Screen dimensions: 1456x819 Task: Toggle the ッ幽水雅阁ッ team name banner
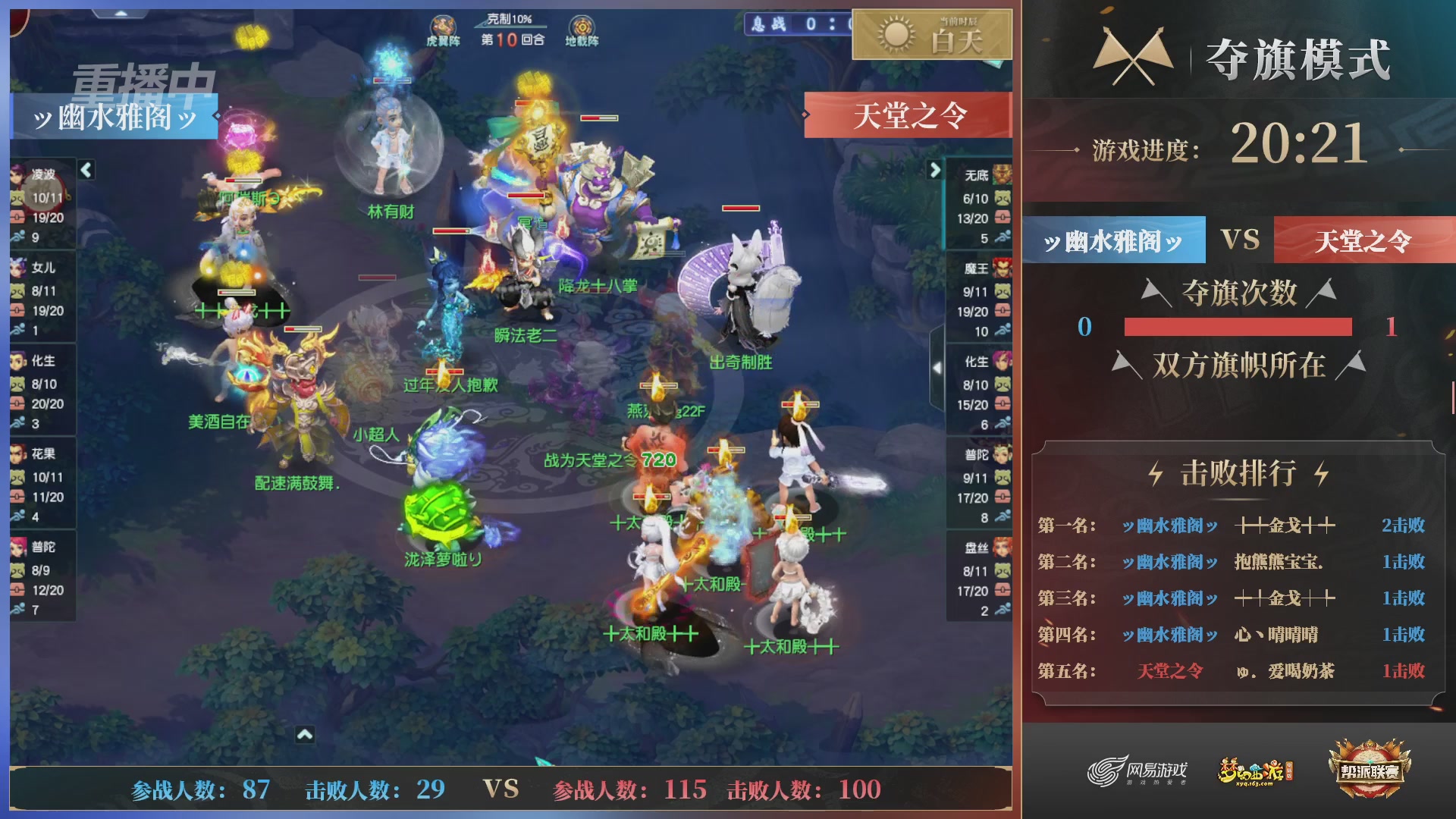click(115, 115)
